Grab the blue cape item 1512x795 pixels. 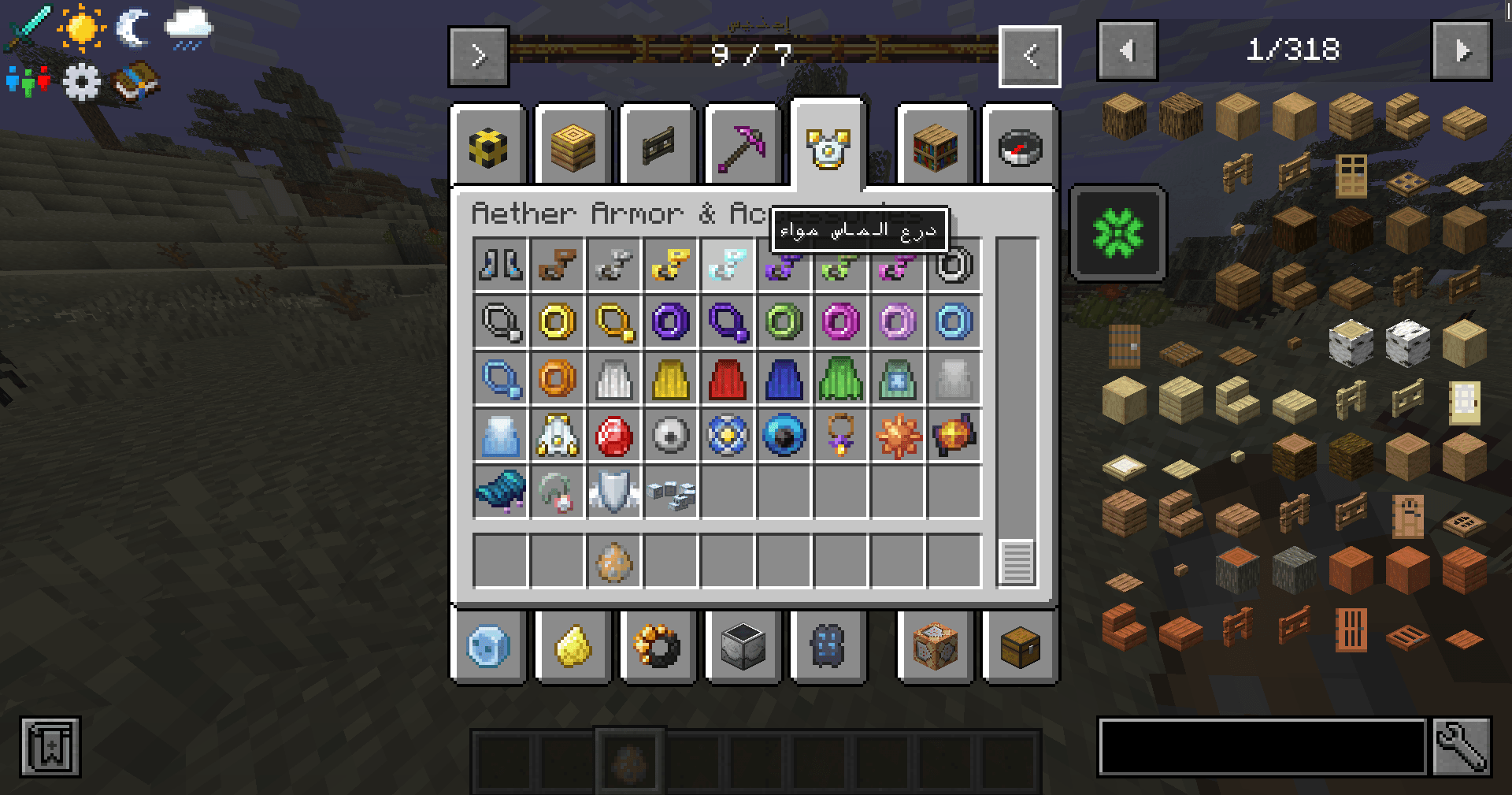(784, 378)
